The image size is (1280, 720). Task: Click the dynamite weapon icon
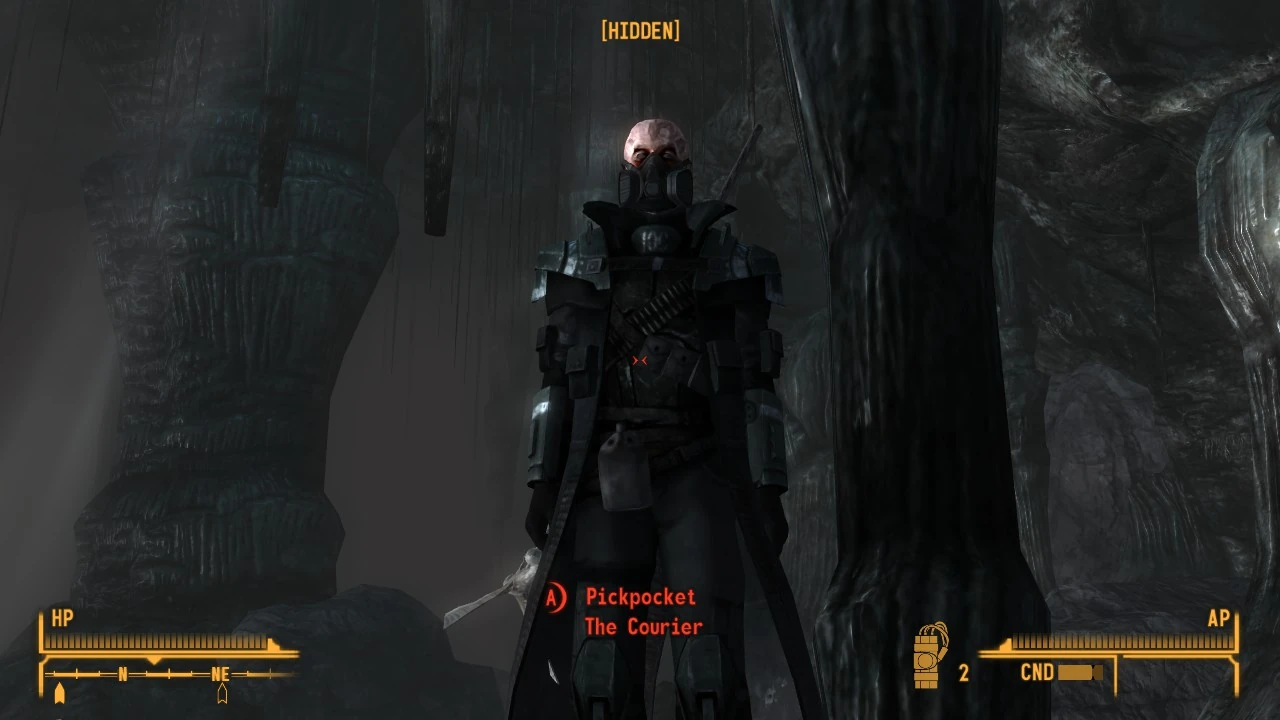click(x=930, y=656)
